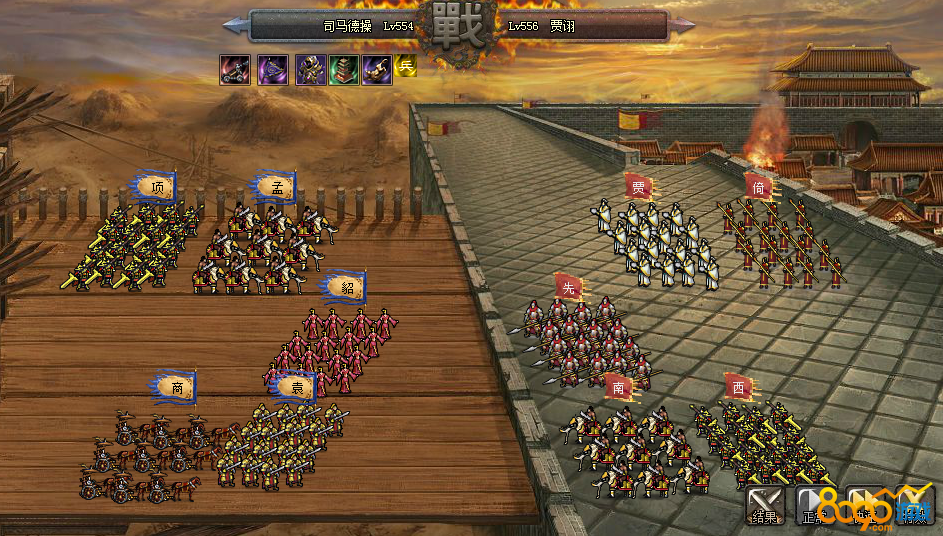Select the armored warrior skill icon

(310, 69)
